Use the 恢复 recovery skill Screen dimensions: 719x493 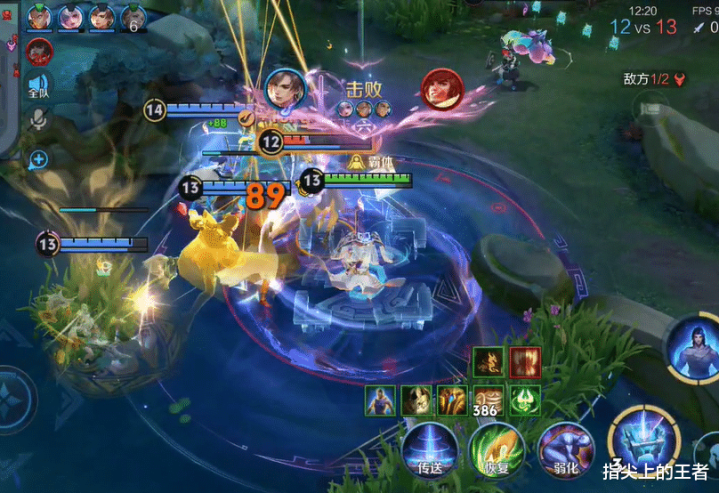pyautogui.click(x=495, y=448)
